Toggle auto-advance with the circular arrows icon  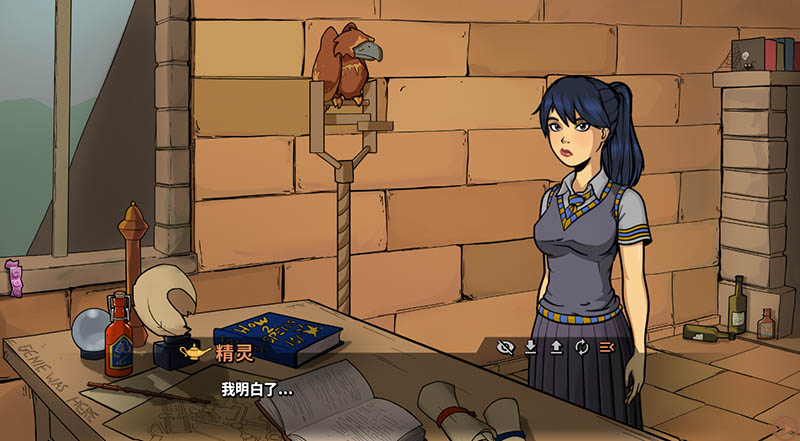[581, 348]
